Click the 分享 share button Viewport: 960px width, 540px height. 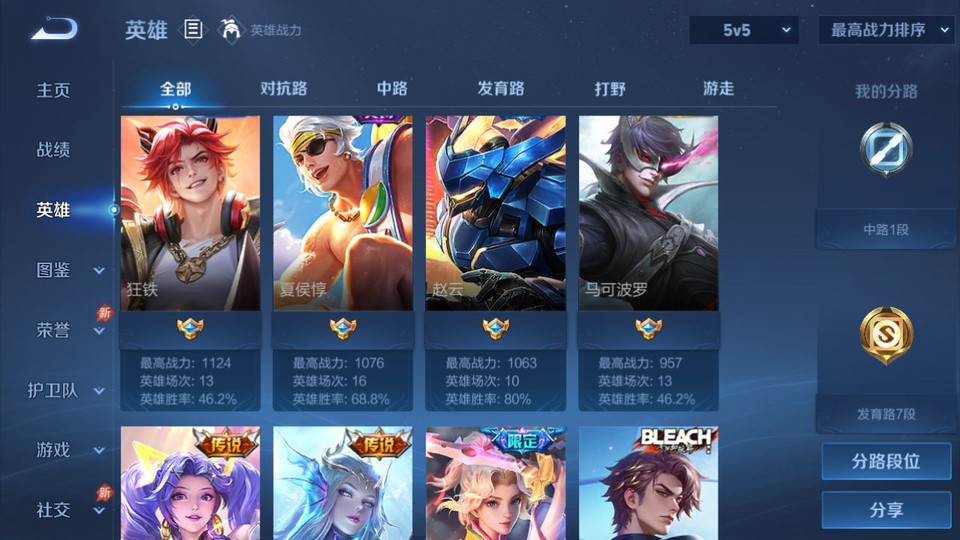point(886,510)
